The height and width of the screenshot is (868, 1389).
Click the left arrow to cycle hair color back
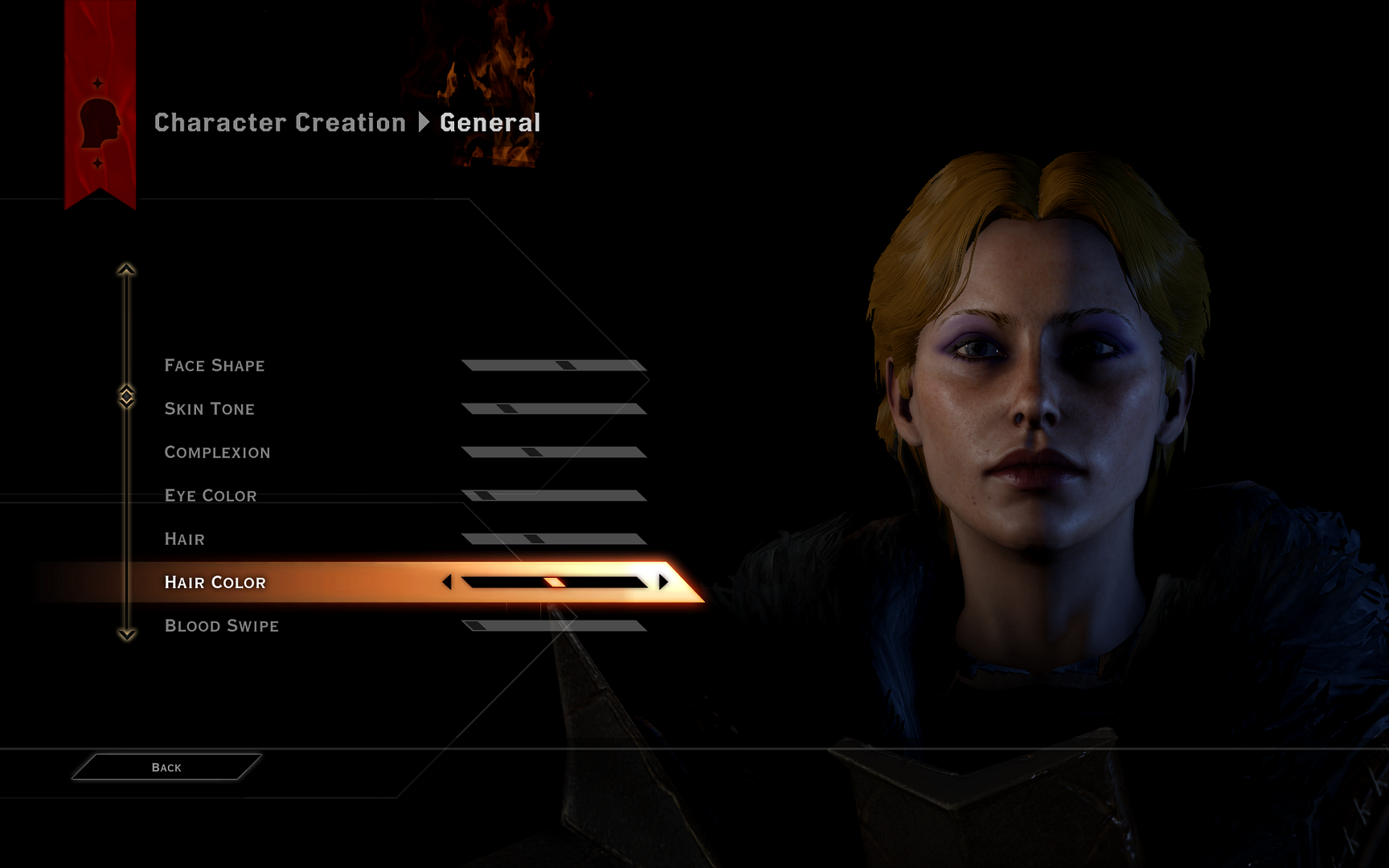tap(447, 581)
